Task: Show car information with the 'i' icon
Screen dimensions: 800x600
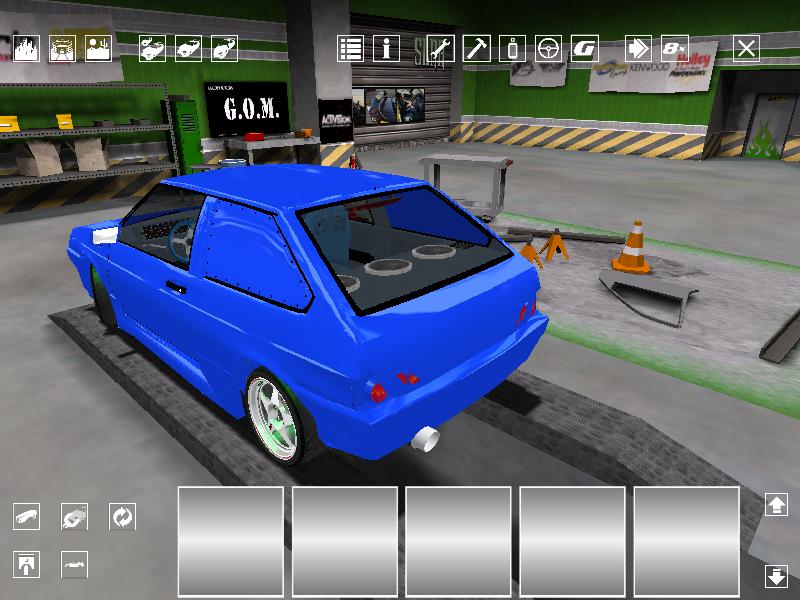Action: [386, 48]
